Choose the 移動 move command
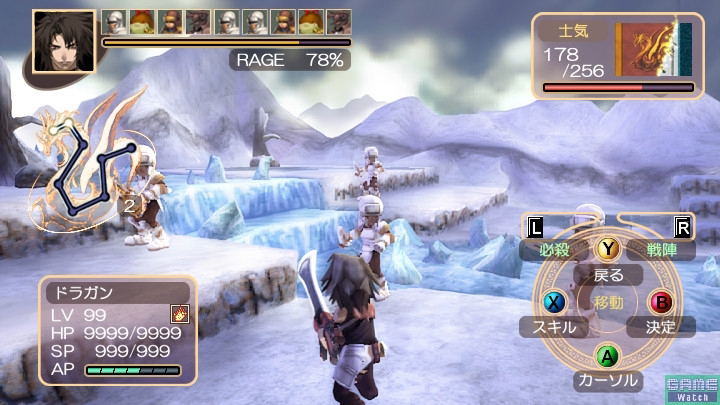 (x=607, y=302)
